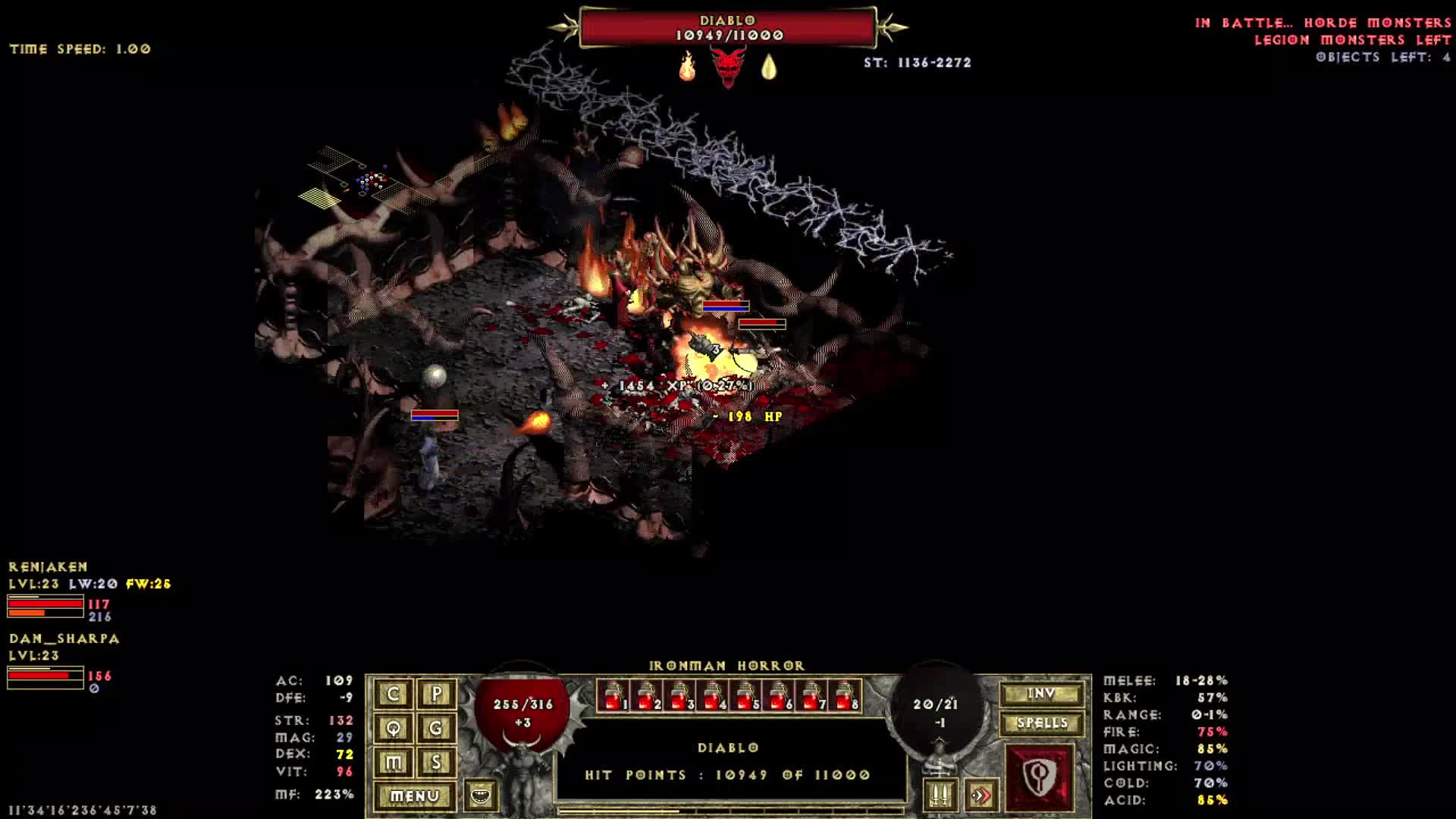Toggle weapon mode with the dual swords icon
1456x819 pixels.
coord(940,794)
